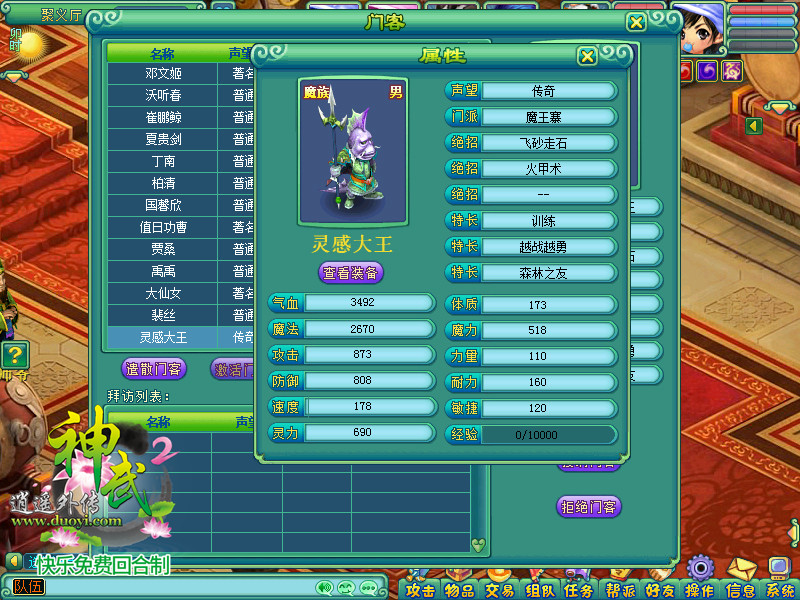Close the 属性 attributes panel

(x=588, y=56)
